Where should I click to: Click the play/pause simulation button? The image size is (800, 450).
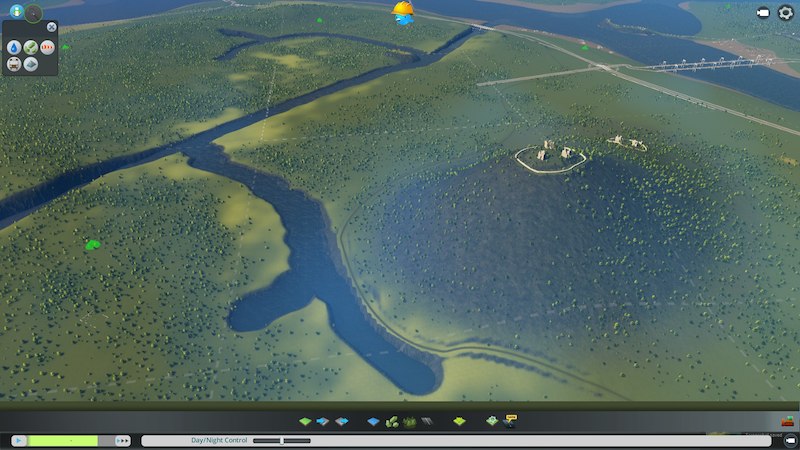(x=18, y=440)
